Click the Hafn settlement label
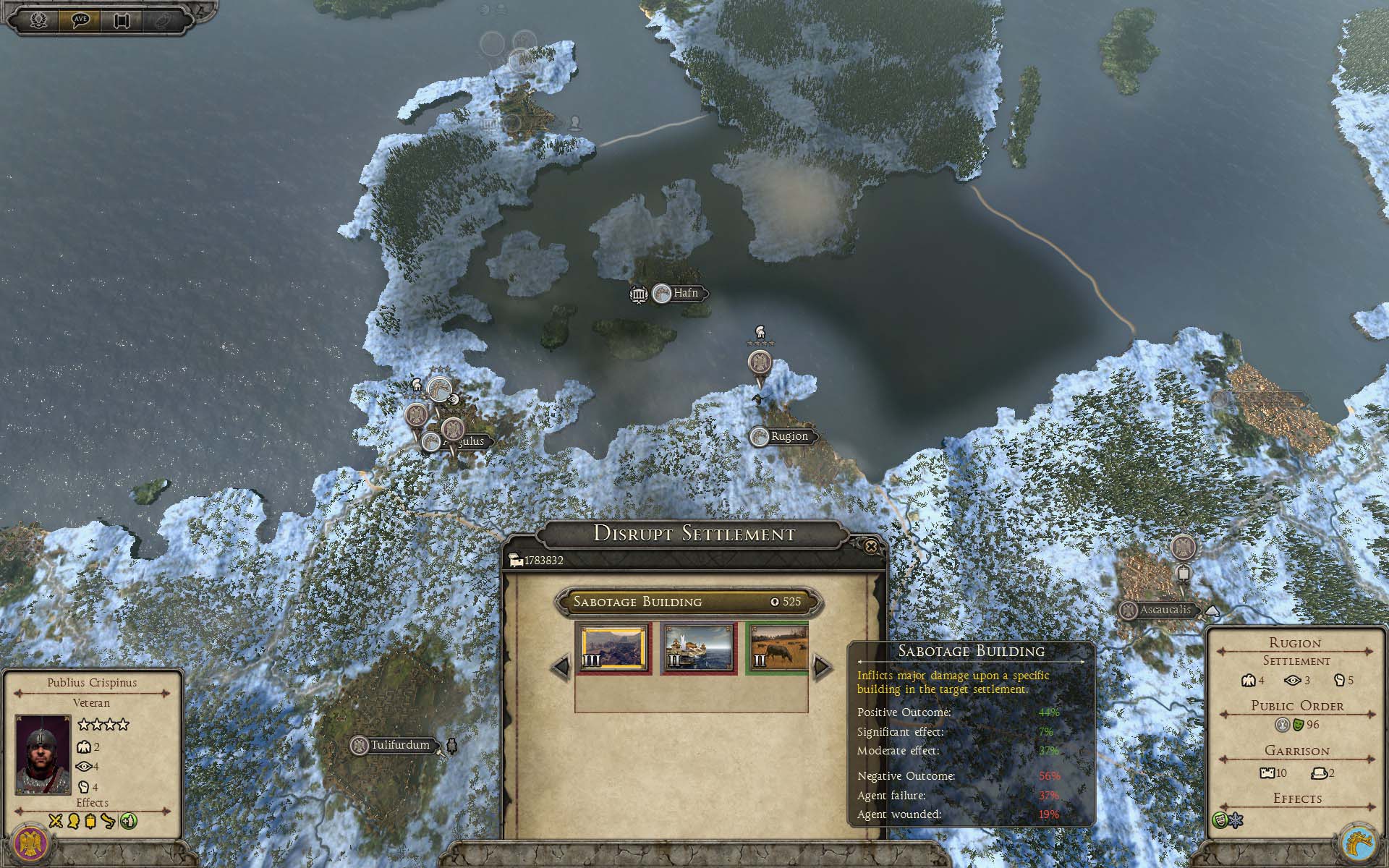1389x868 pixels. point(685,293)
